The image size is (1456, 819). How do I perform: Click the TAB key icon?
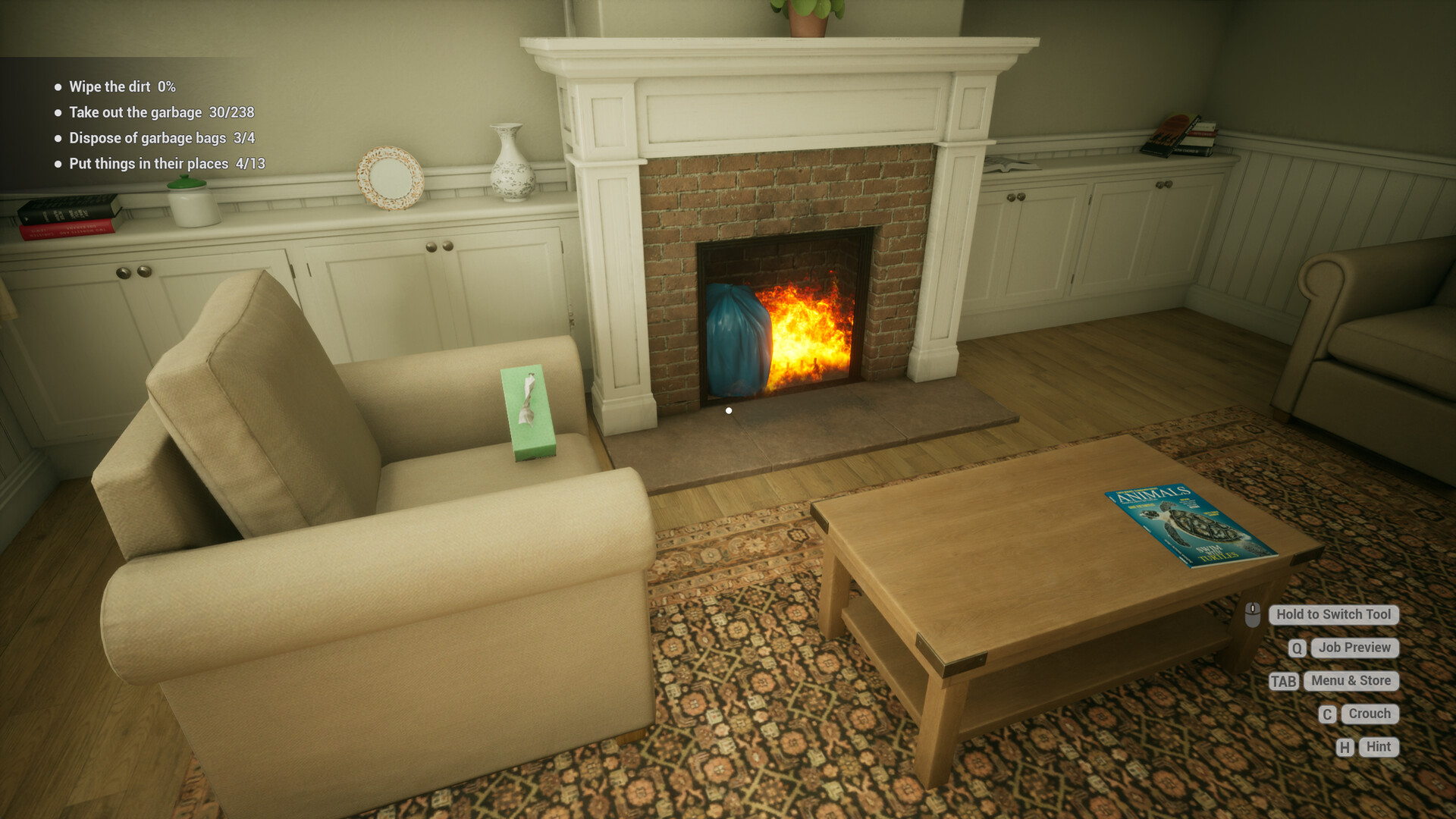[x=1282, y=681]
